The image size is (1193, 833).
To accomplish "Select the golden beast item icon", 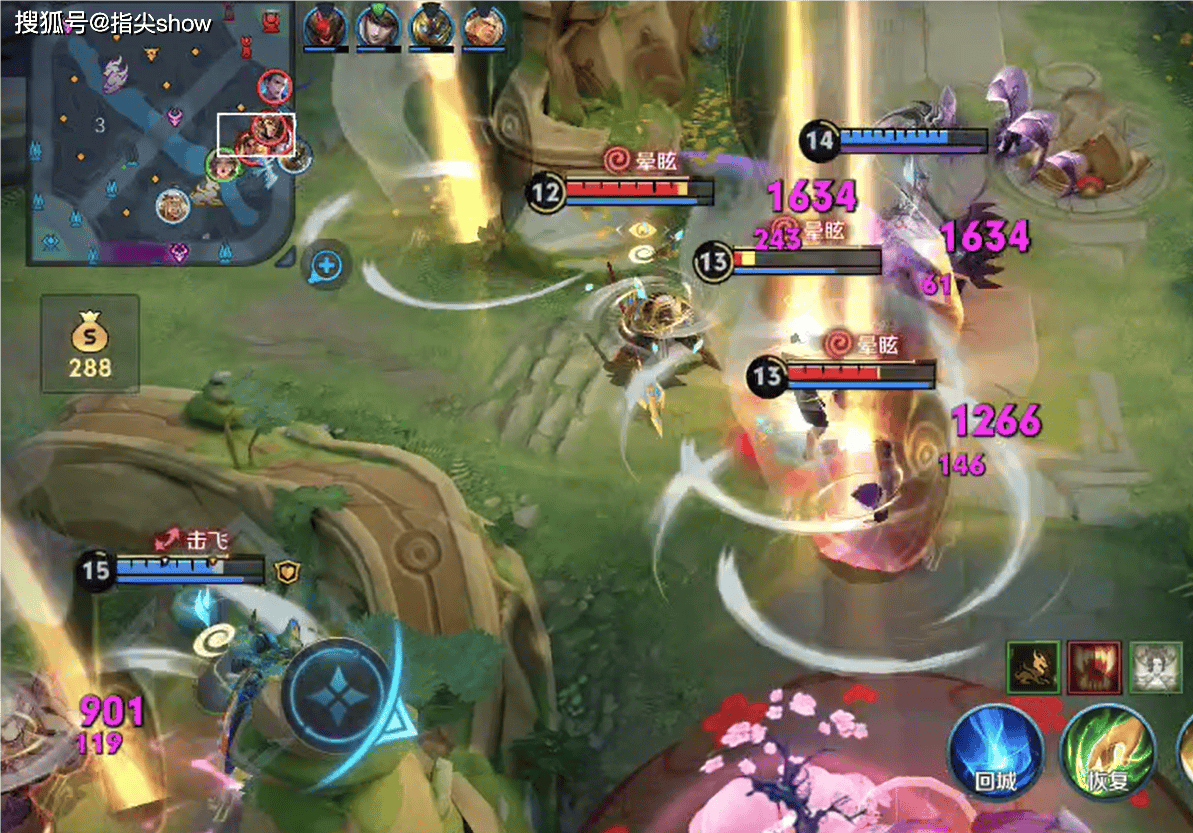I will tap(1033, 667).
